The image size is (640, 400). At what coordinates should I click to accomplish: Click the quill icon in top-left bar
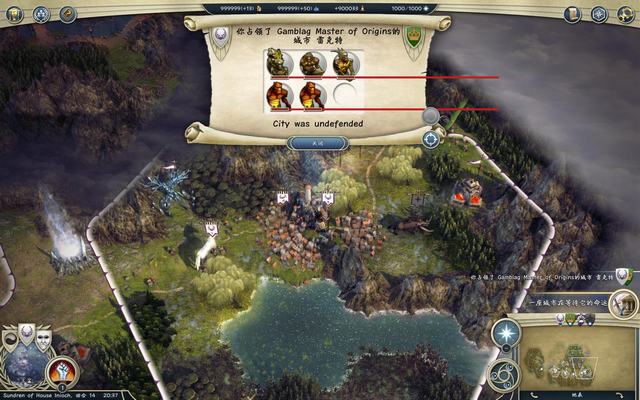click(68, 14)
